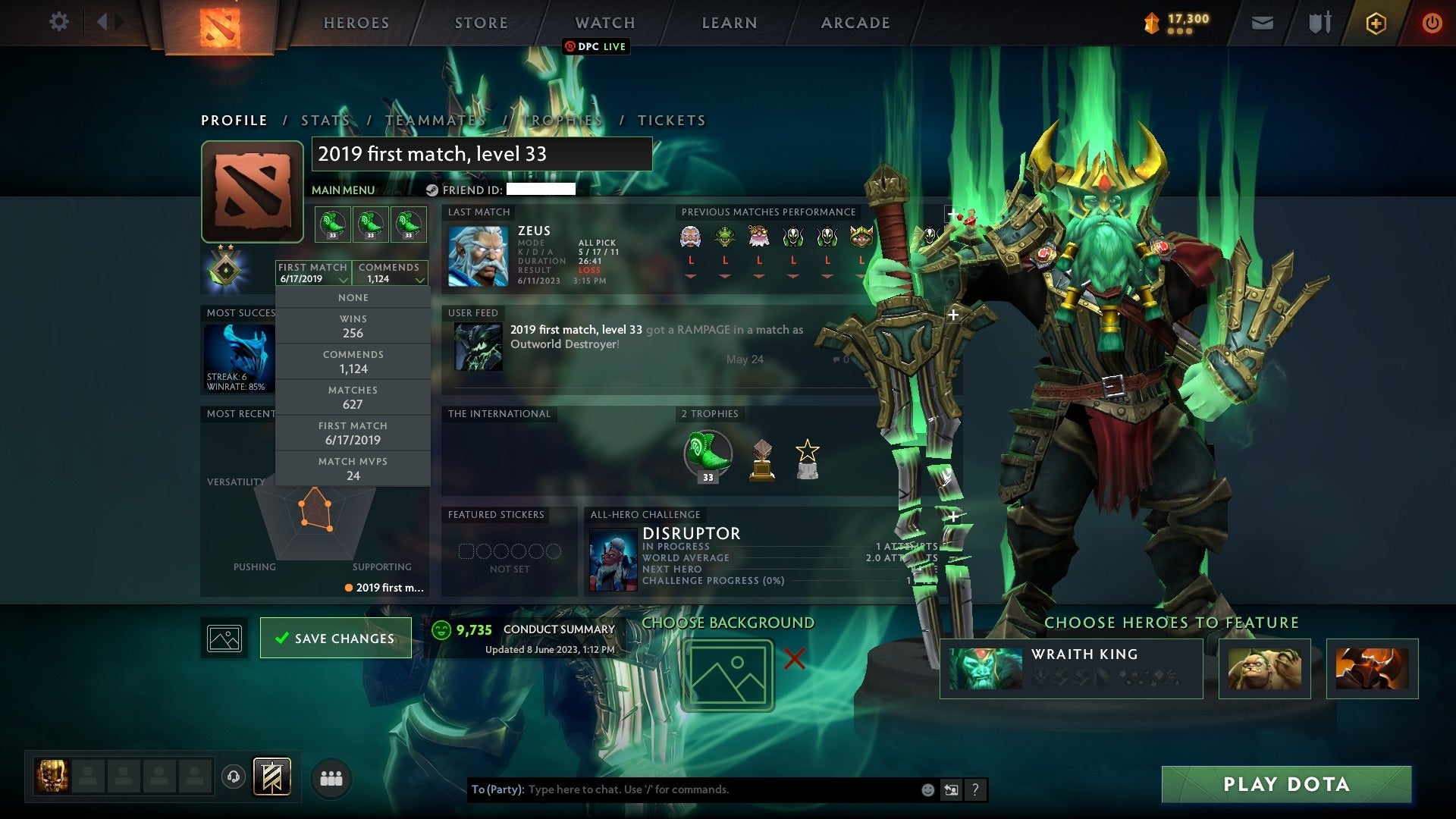Select MATCH MVPS from the stat list
Viewport: 1456px width, 819px height.
coord(353,468)
